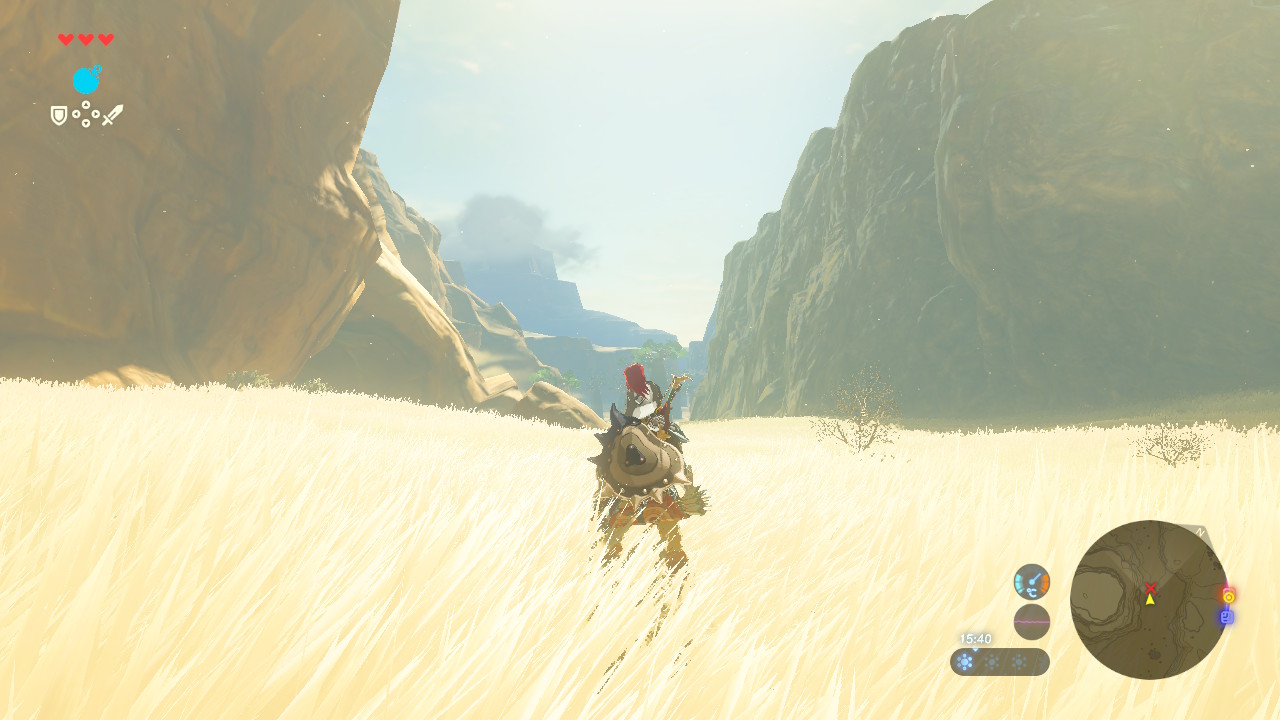Select the yellow ring marker on minimap edge
The width and height of the screenshot is (1280, 720).
[1228, 596]
